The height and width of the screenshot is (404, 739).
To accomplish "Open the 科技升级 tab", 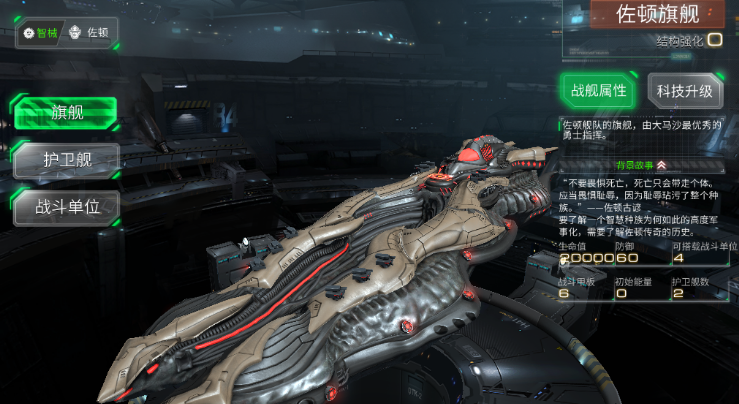I will coord(685,91).
